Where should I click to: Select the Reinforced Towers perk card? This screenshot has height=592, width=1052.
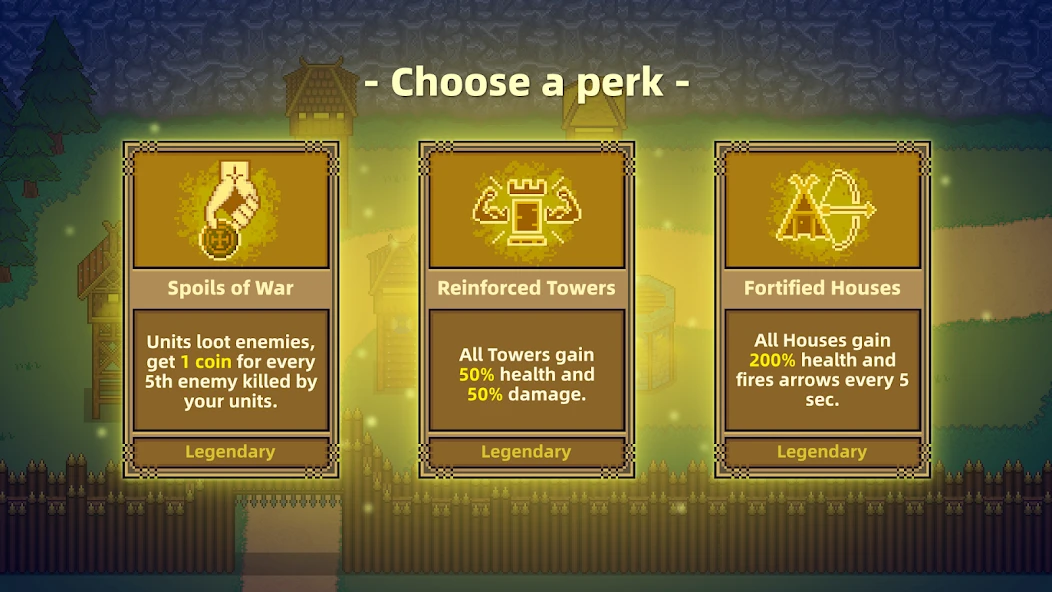526,310
